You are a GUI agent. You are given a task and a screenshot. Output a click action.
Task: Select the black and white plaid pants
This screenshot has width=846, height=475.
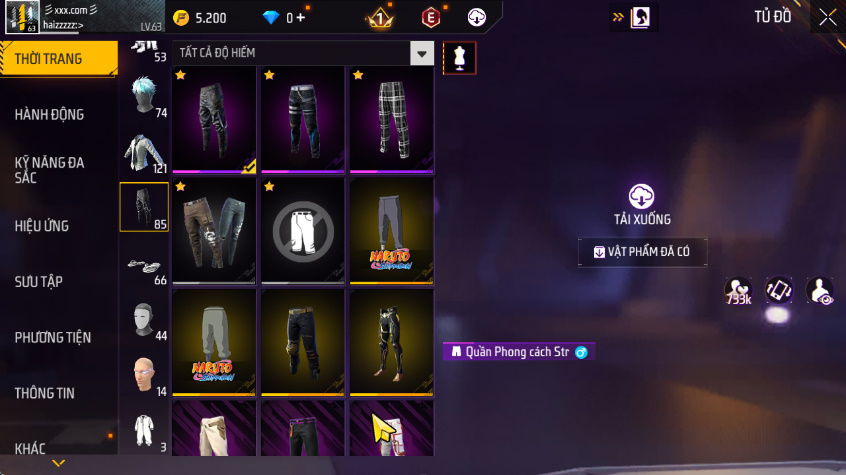(391, 117)
